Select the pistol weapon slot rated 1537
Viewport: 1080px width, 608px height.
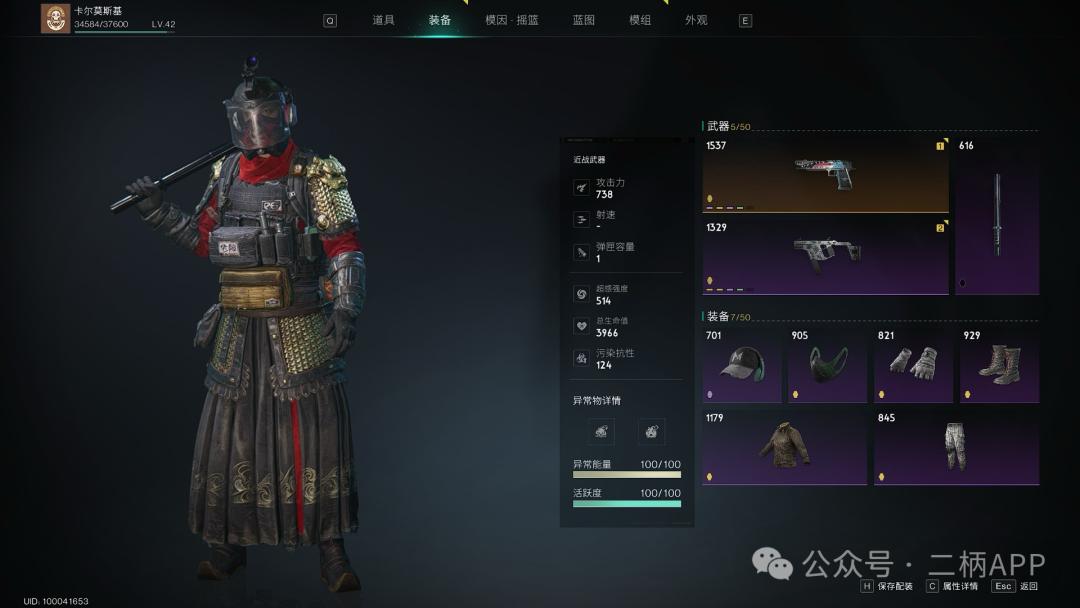tap(825, 174)
